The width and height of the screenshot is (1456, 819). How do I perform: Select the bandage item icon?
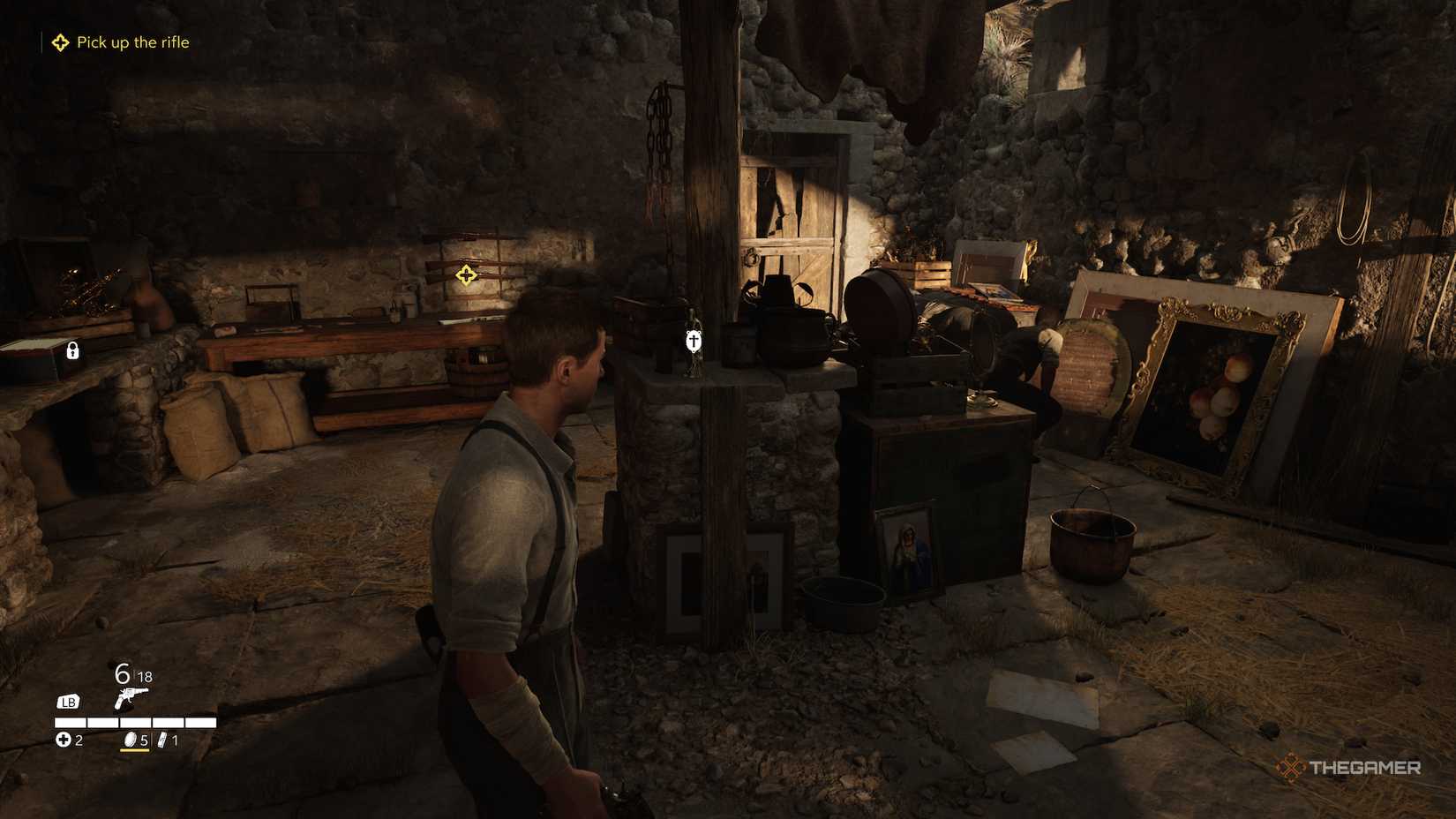(x=162, y=740)
